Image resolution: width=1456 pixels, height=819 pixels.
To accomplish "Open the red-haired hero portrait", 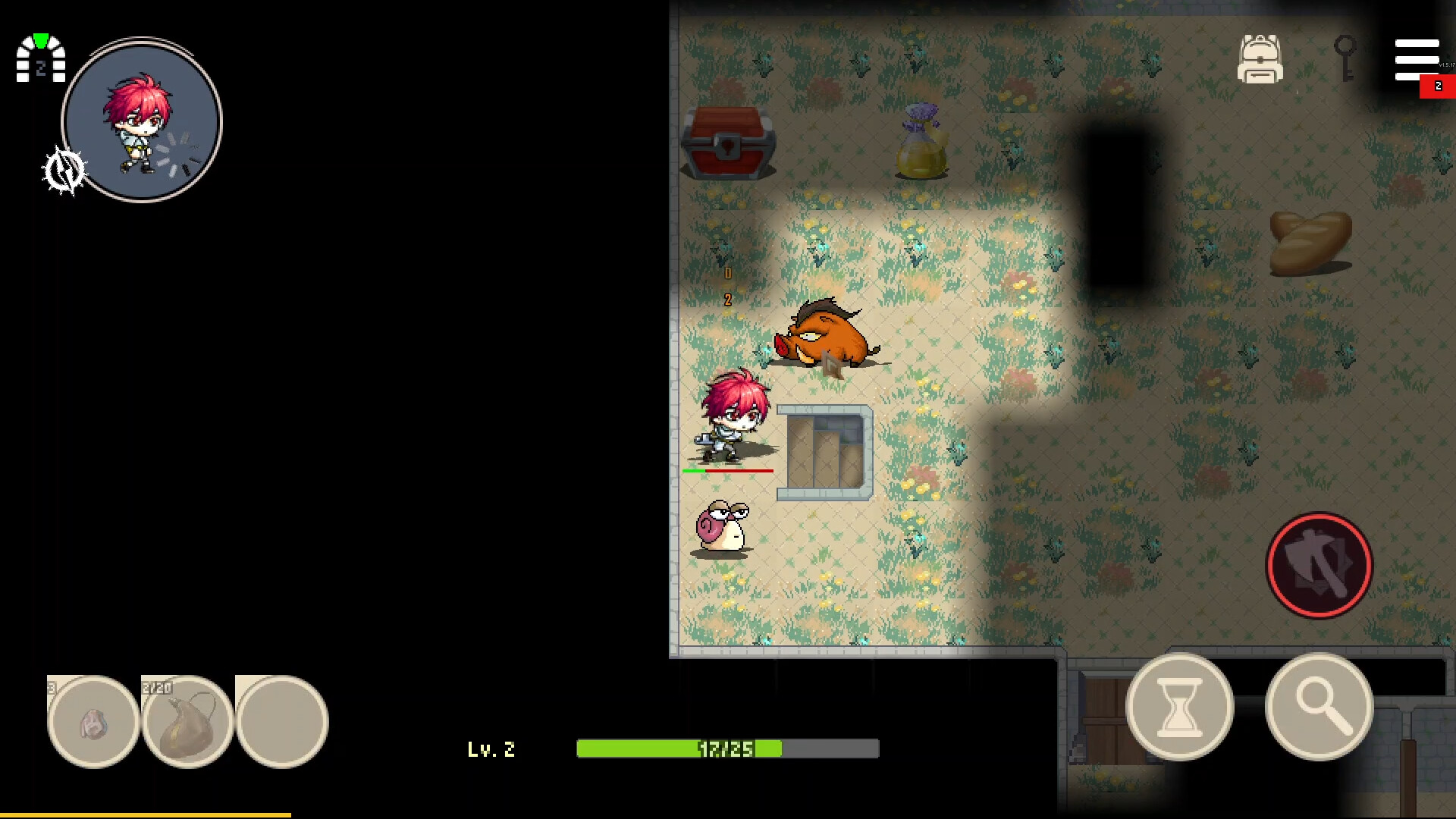I will point(142,121).
